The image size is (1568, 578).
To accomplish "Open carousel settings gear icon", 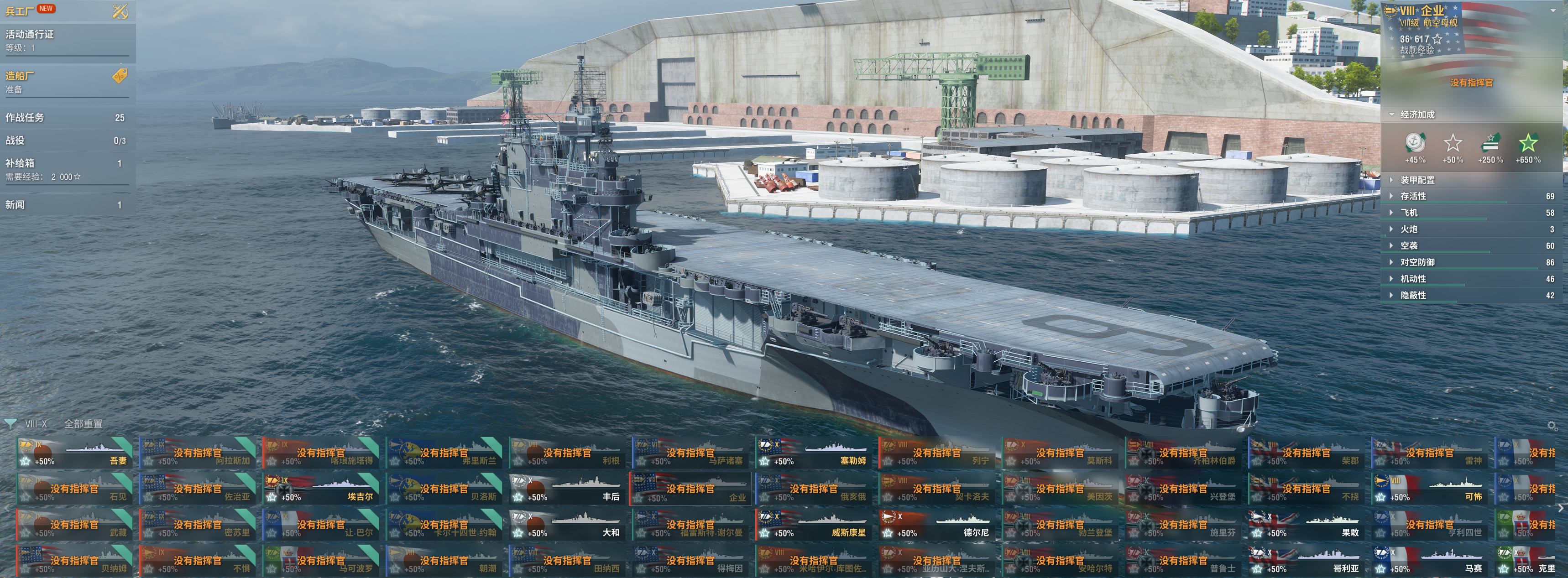I will (x=1553, y=426).
